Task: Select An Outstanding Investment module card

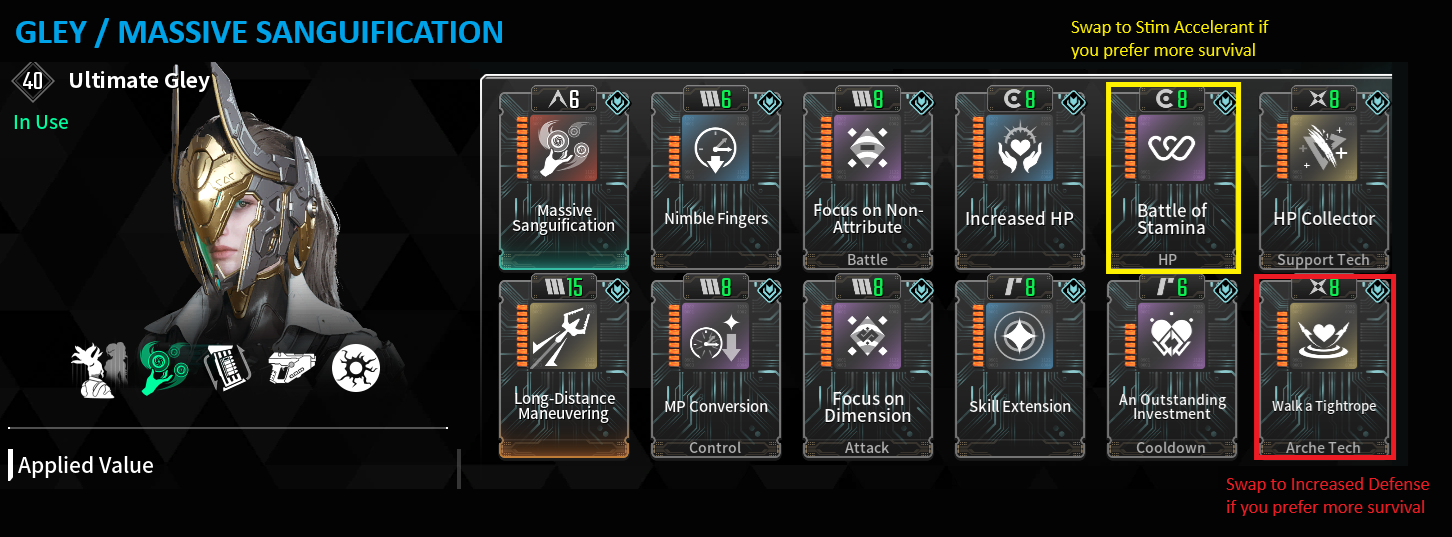Action: pos(1171,368)
